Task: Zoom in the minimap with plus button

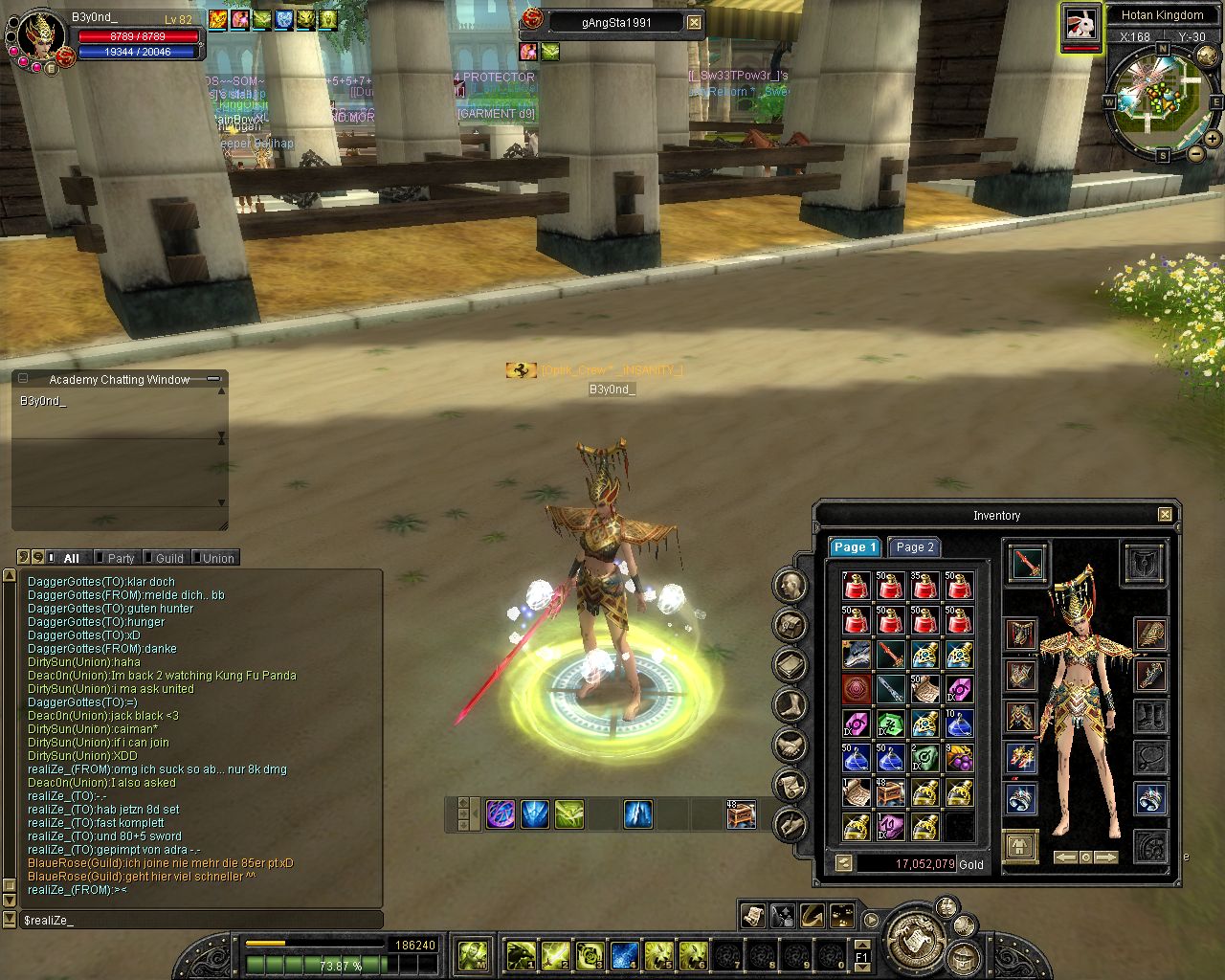Action: coord(1213,139)
